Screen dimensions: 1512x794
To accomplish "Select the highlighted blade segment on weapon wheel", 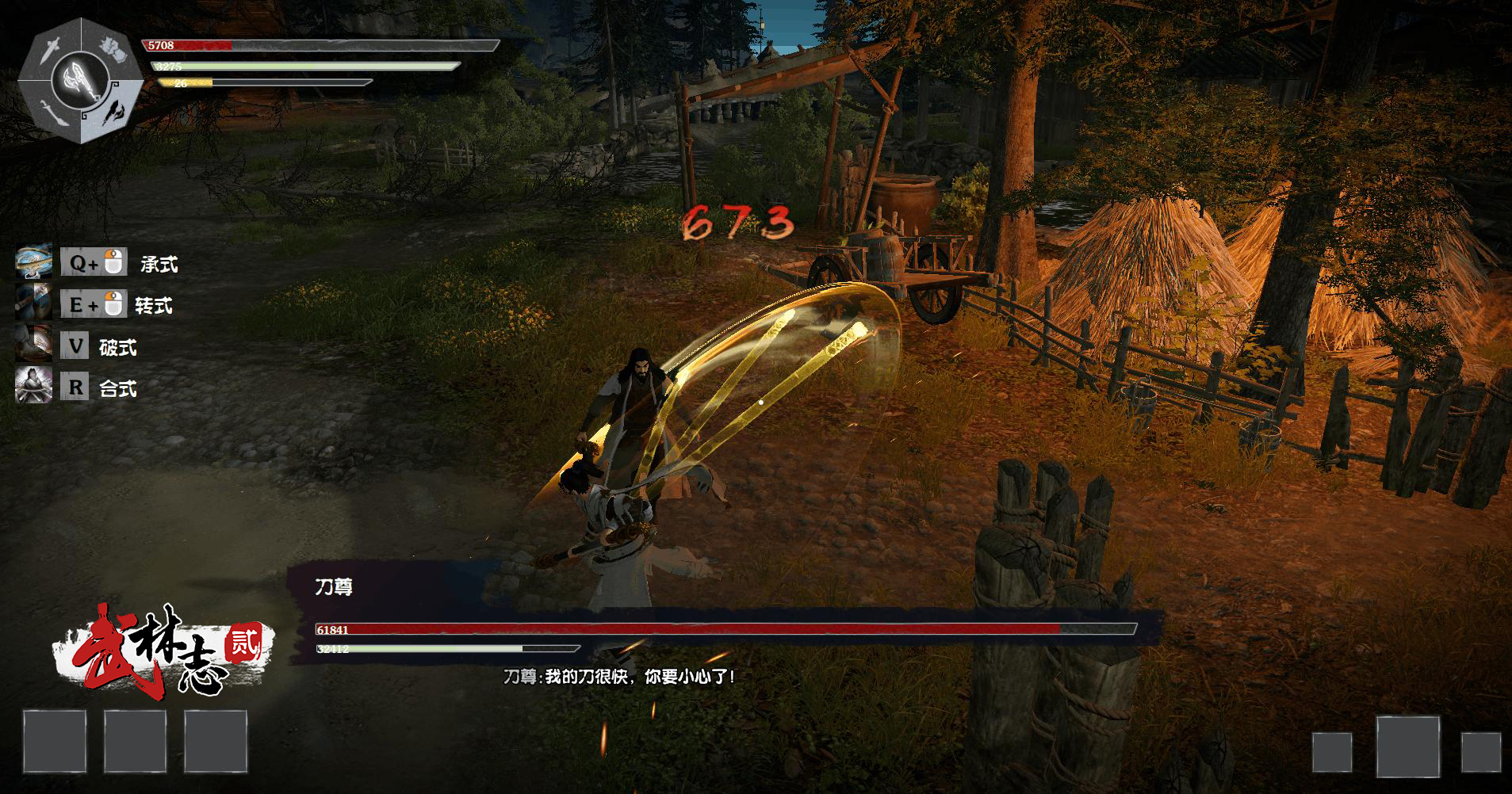I will click(113, 112).
